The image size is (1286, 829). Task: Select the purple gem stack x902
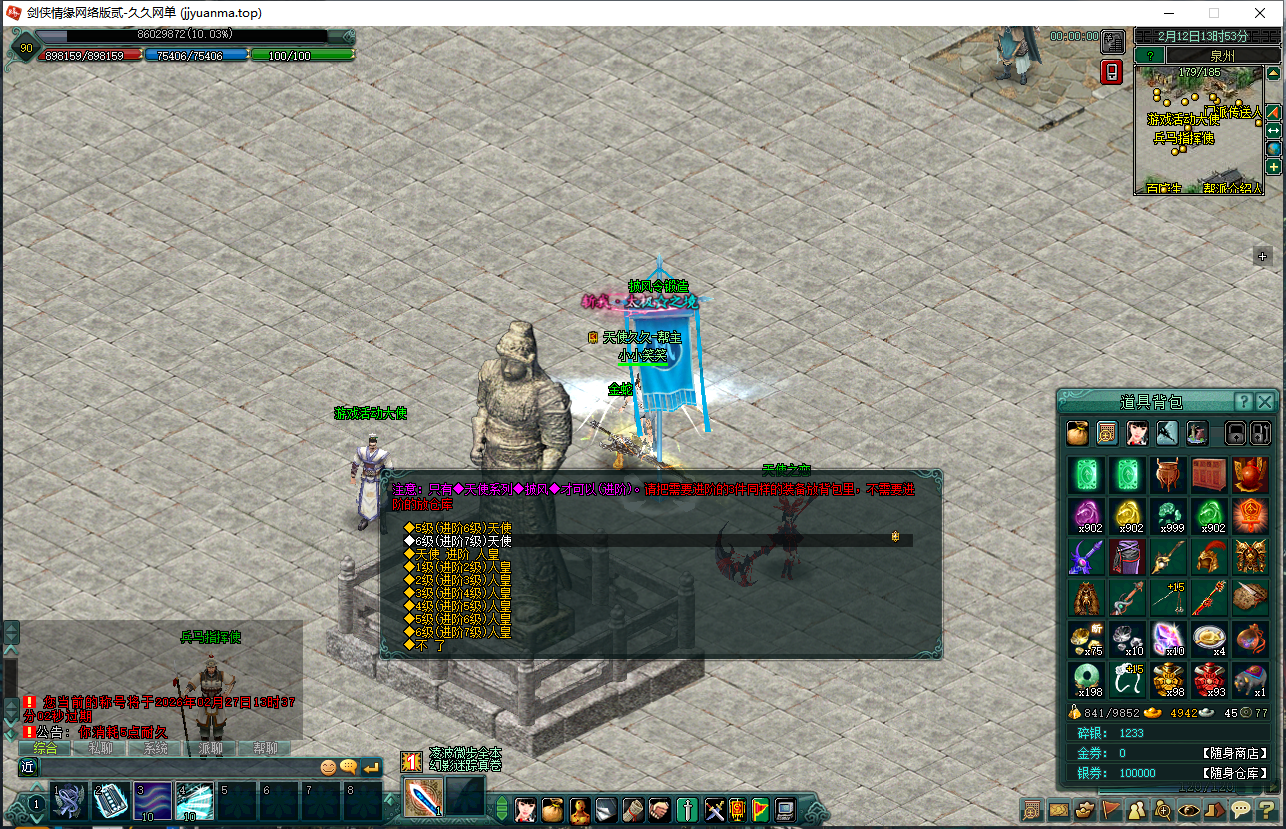1085,516
